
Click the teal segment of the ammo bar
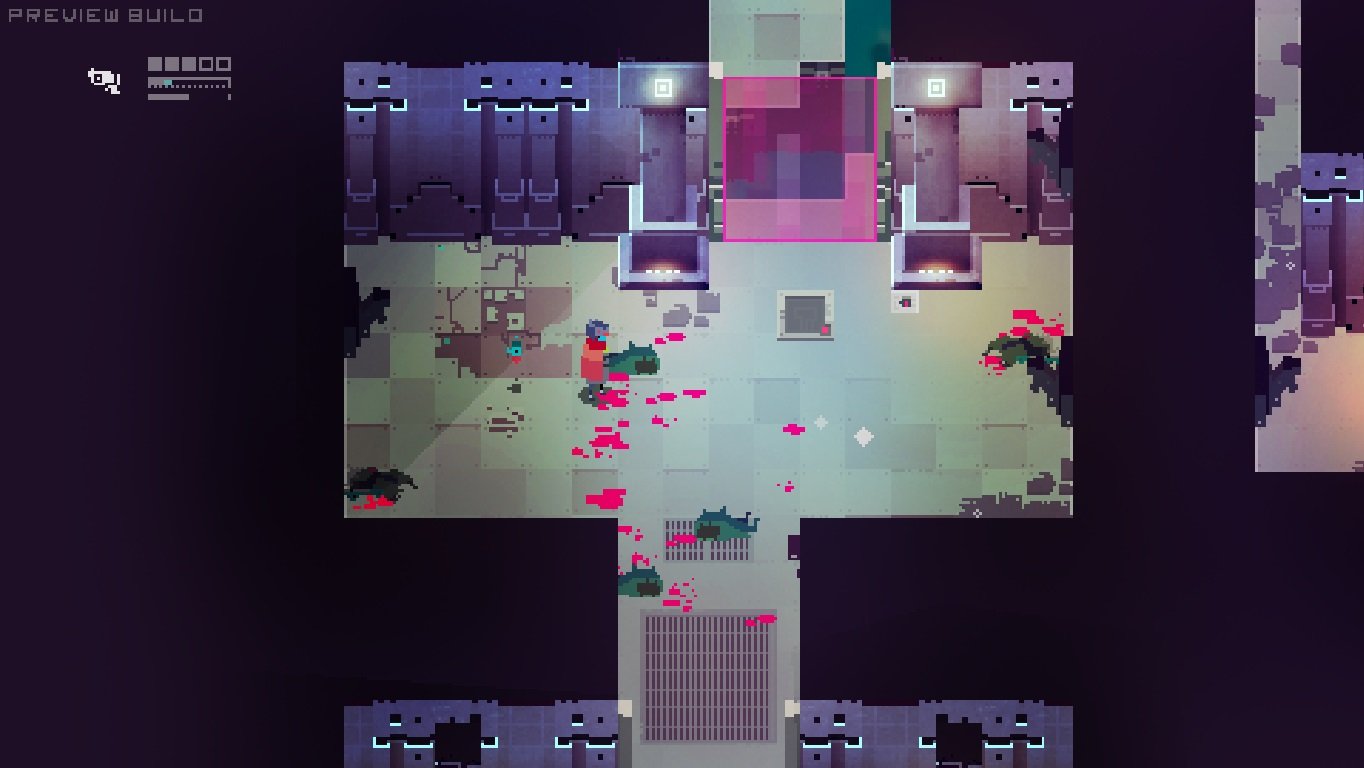pos(168,82)
